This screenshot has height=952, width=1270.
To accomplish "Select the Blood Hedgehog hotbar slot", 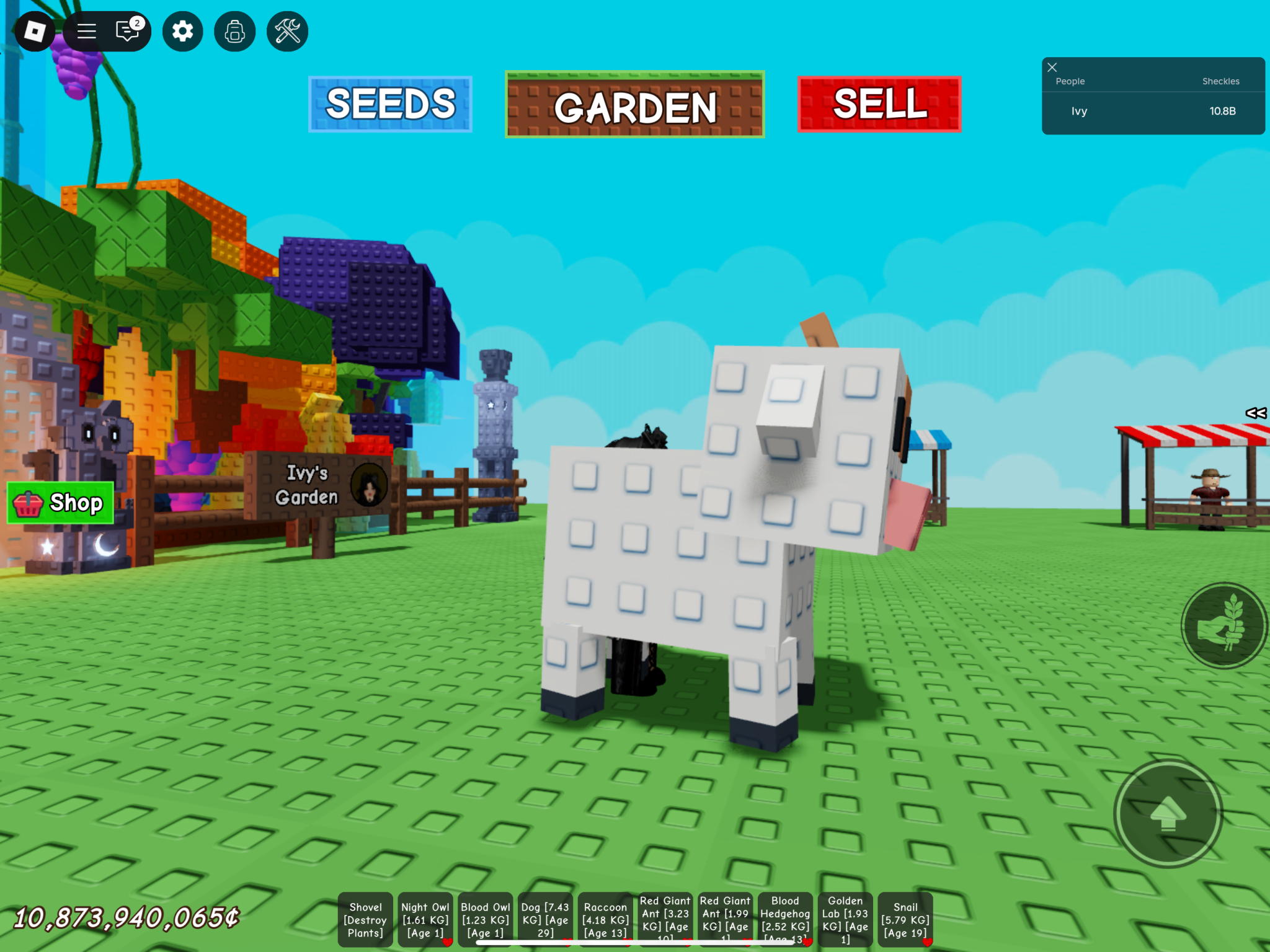I will click(784, 920).
